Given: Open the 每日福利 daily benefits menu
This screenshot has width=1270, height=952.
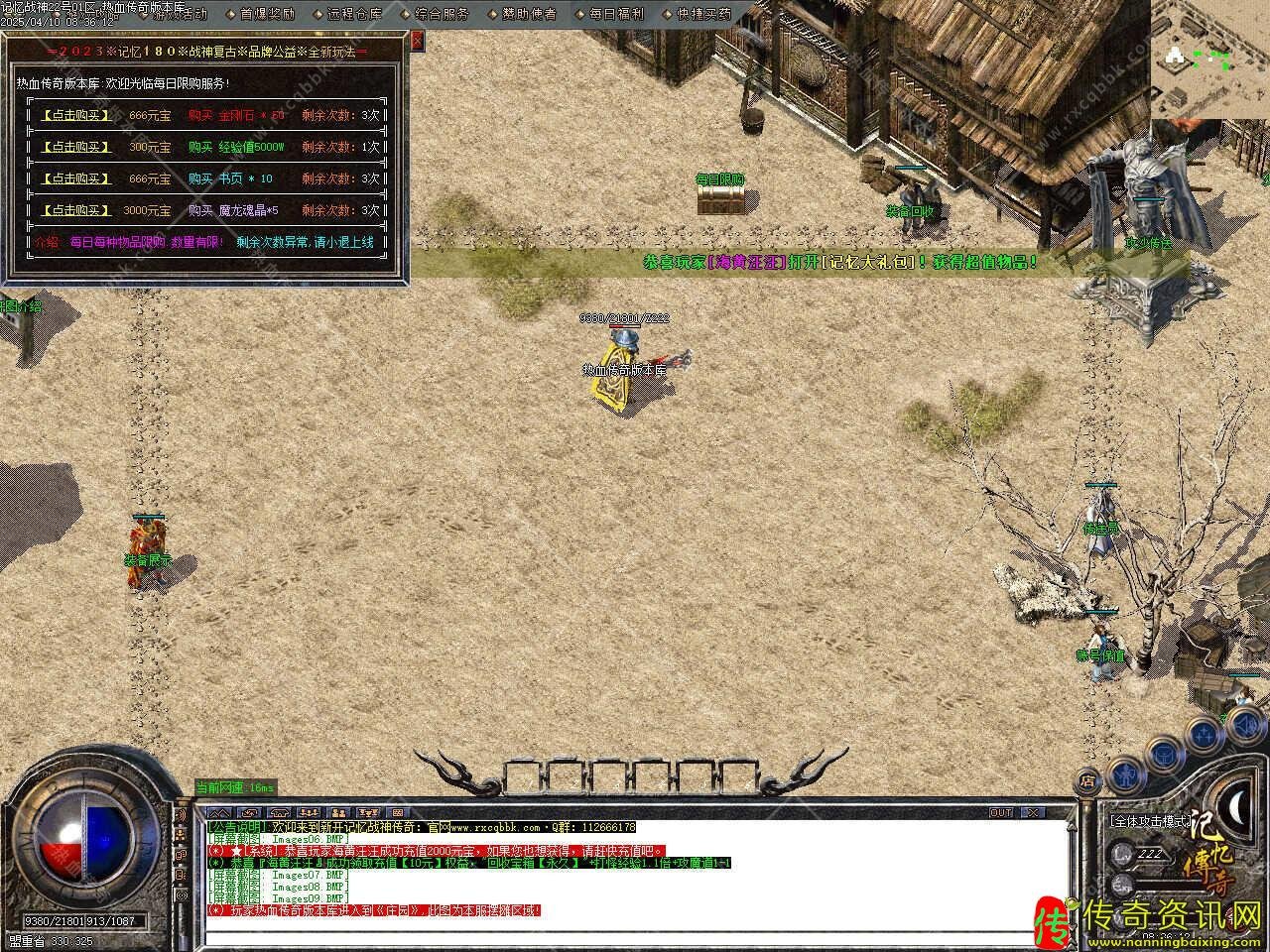Looking at the screenshot, I should pyautogui.click(x=616, y=14).
